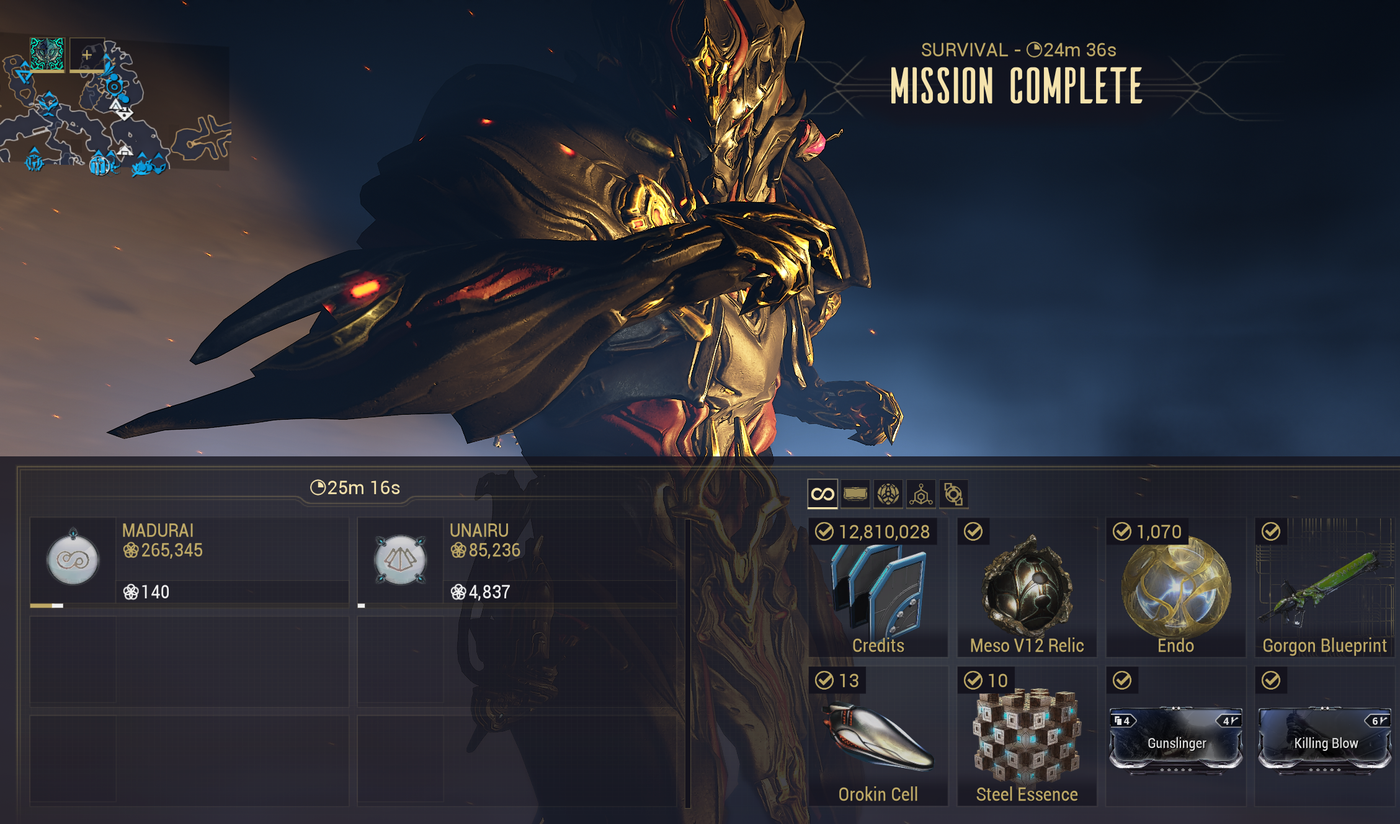The width and height of the screenshot is (1400, 824).
Task: Select the infinity all-rewards filter icon
Action: point(822,493)
